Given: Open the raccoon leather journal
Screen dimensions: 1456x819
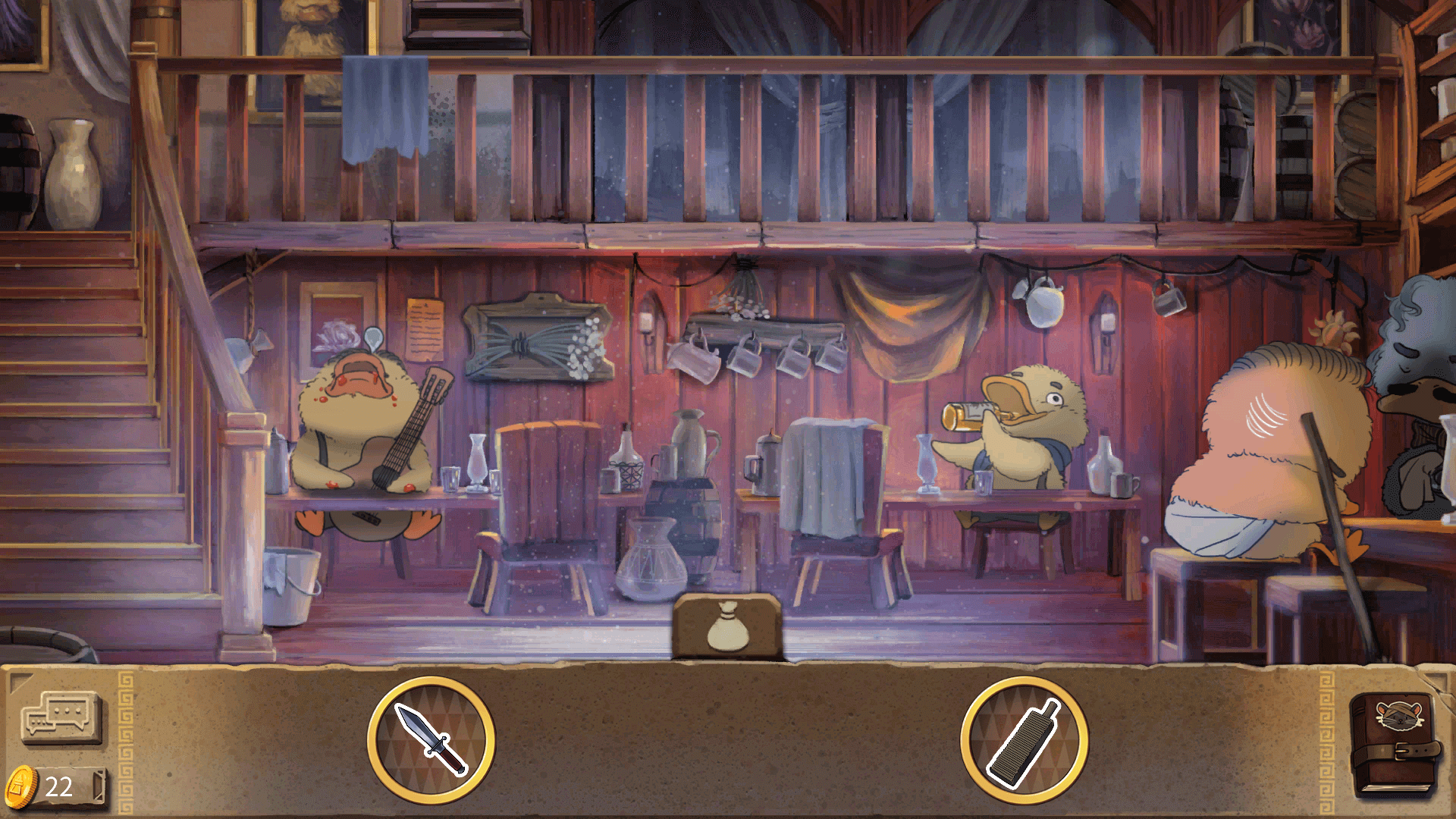Looking at the screenshot, I should click(1395, 745).
